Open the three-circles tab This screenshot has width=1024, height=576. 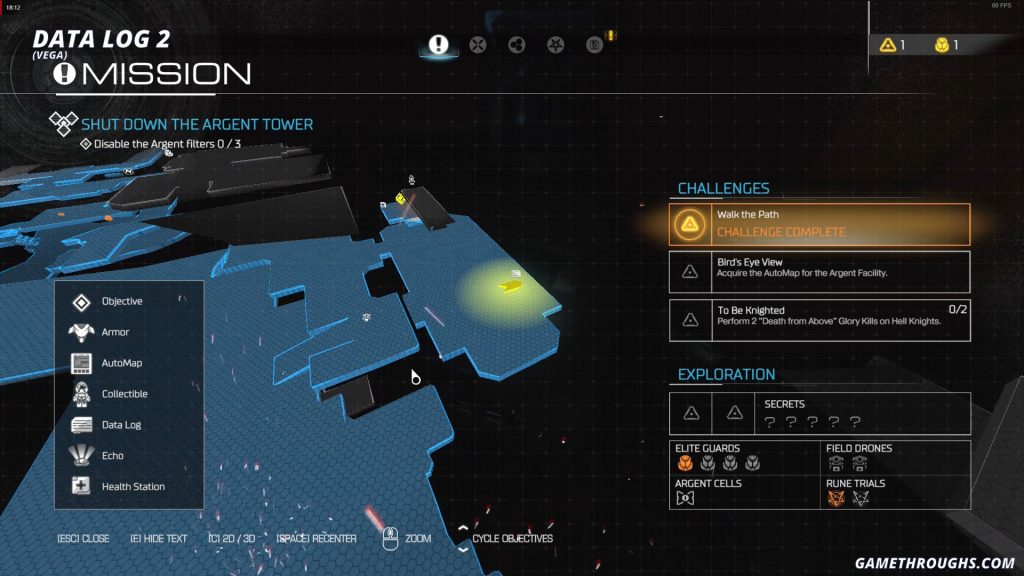[x=517, y=44]
